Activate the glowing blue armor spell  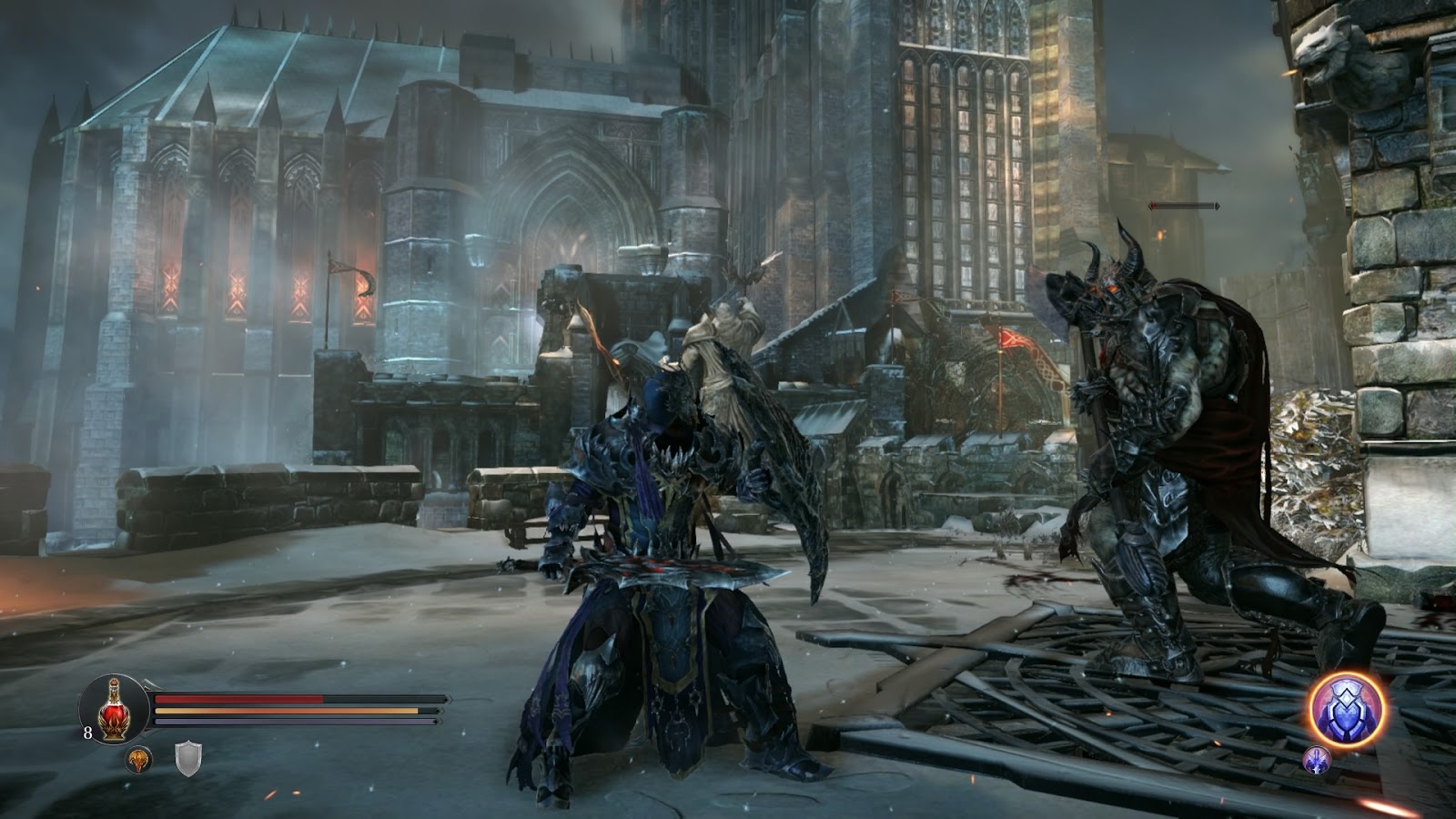(x=1349, y=709)
